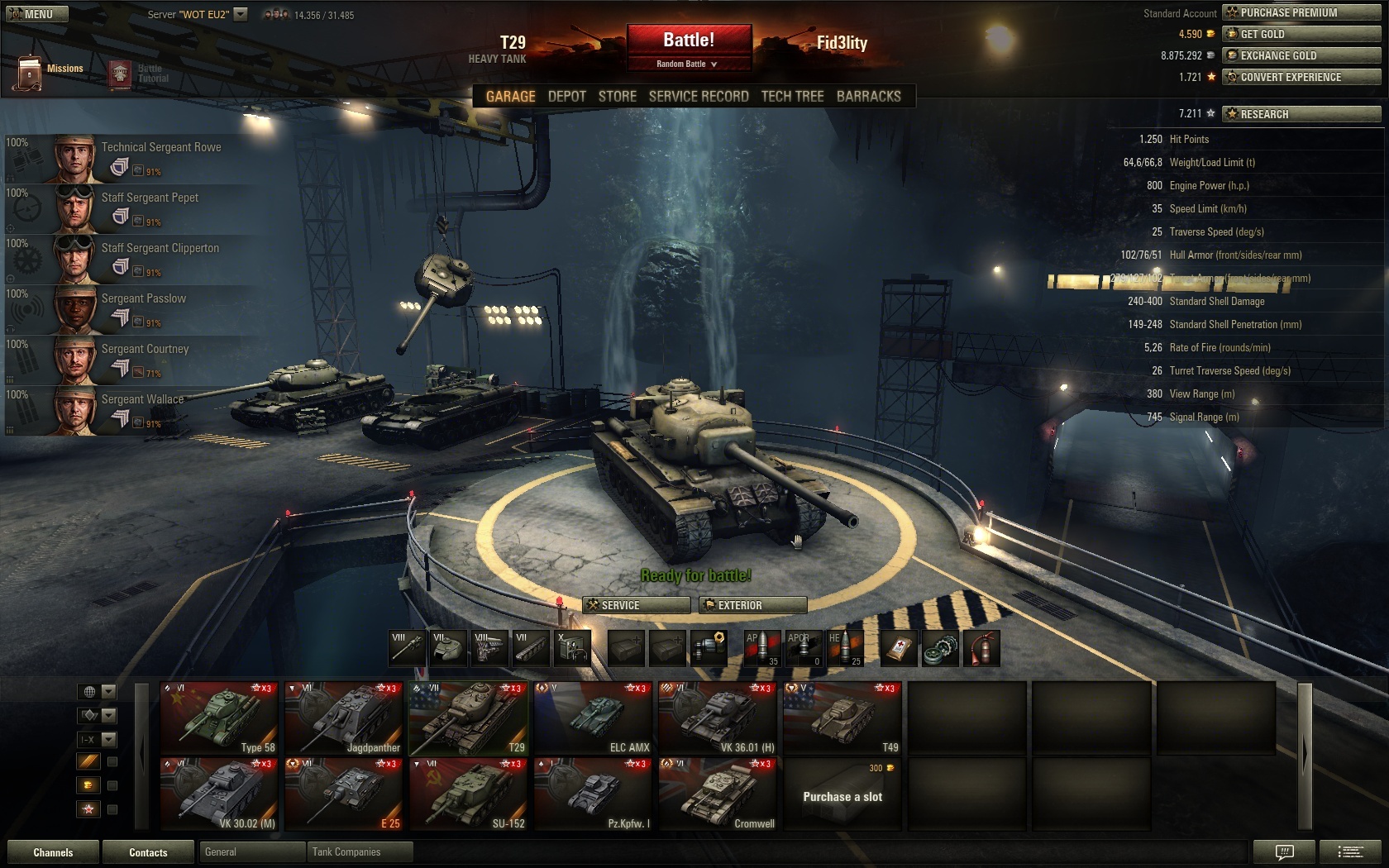Viewport: 1389px width, 868px height.
Task: Open the Service window for the tank
Action: pyautogui.click(x=636, y=605)
